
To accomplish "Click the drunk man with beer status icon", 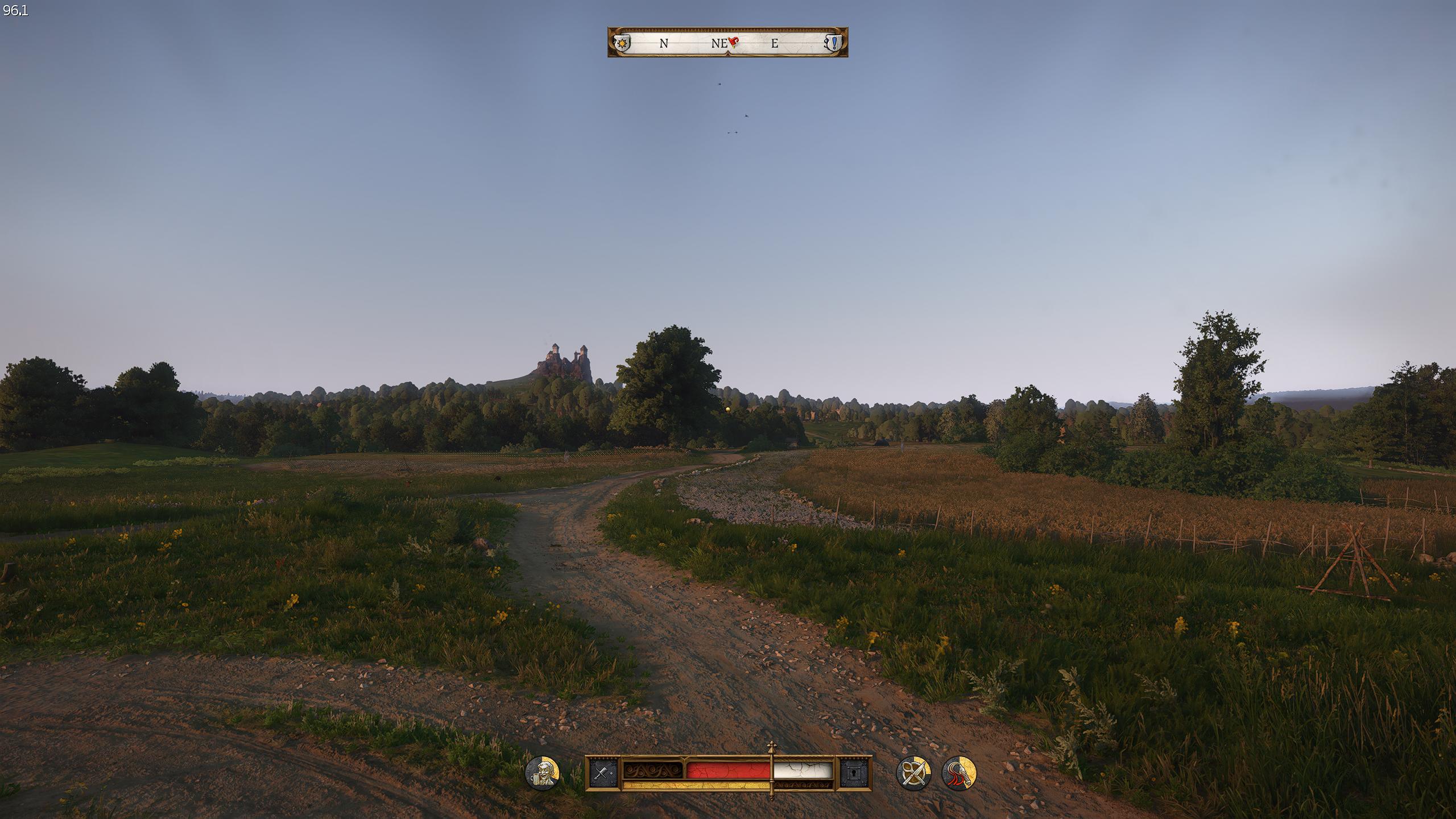I will pyautogui.click(x=542, y=773).
